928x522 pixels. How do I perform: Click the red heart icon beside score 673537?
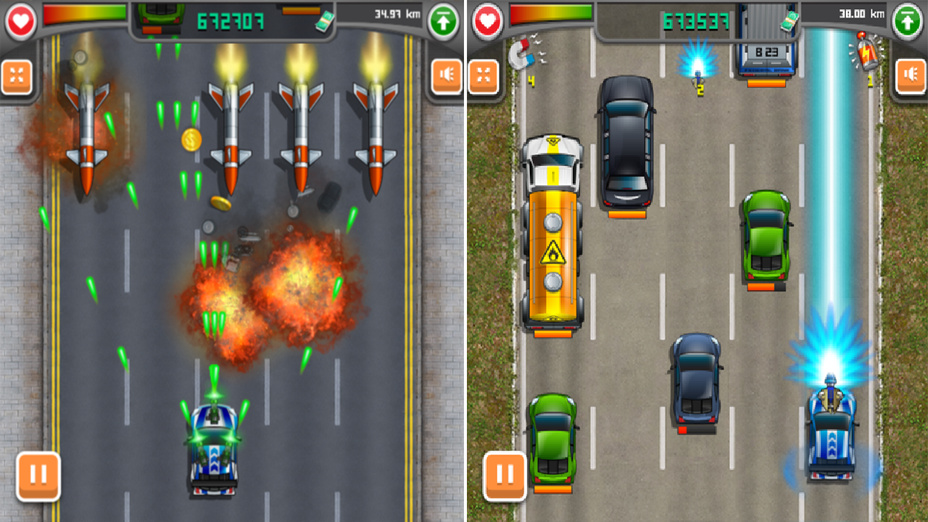[487, 21]
